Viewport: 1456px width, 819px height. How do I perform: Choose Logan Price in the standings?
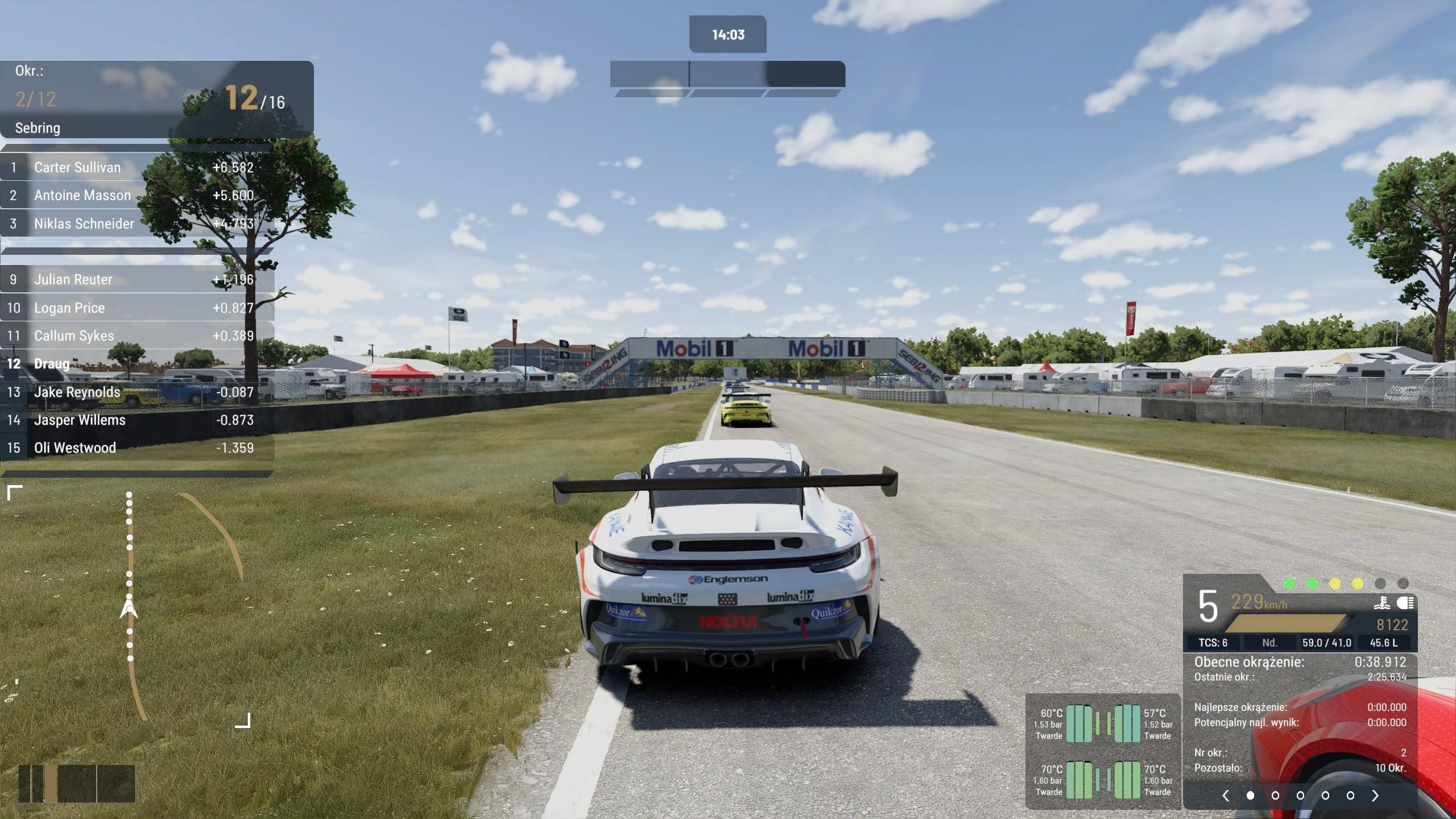(x=136, y=308)
